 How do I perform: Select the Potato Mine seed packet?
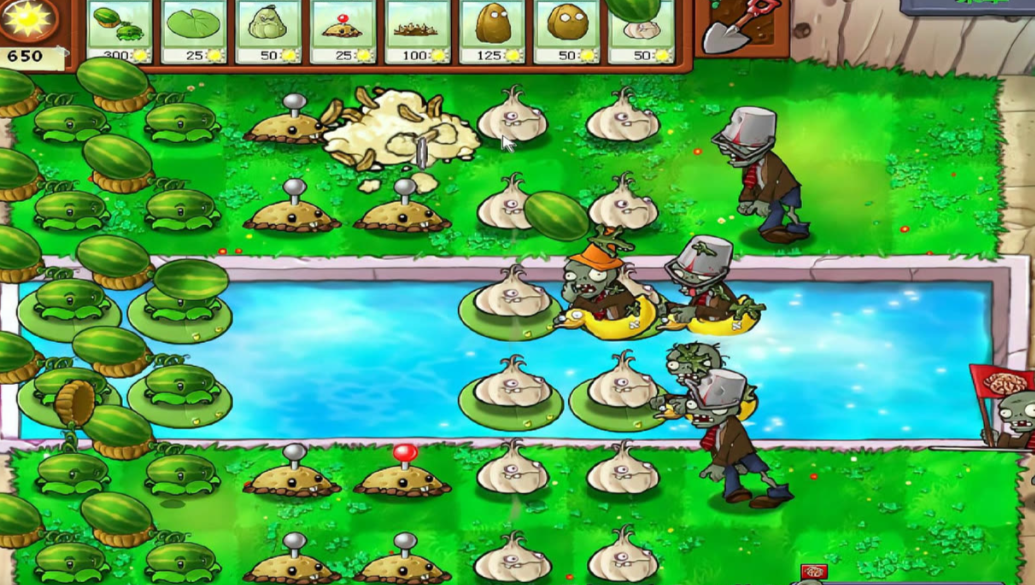point(342,30)
